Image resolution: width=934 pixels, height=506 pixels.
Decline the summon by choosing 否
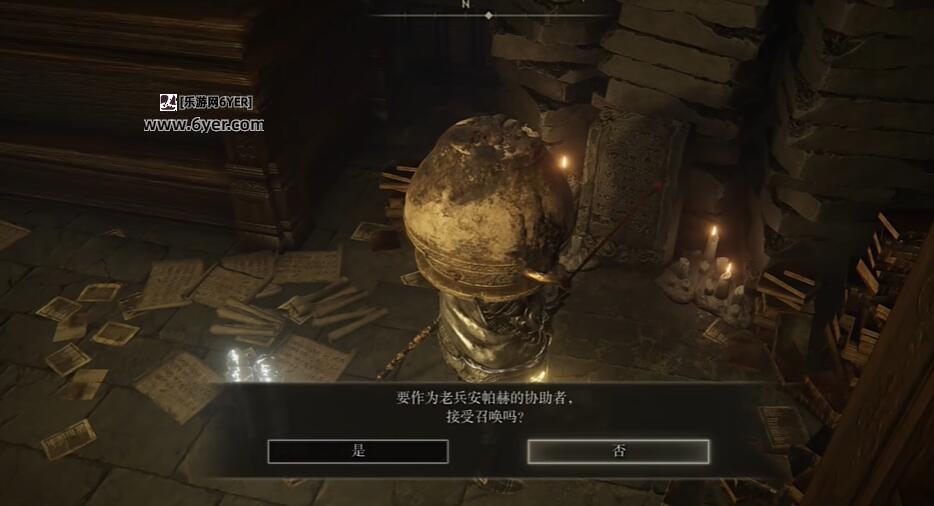[618, 451]
